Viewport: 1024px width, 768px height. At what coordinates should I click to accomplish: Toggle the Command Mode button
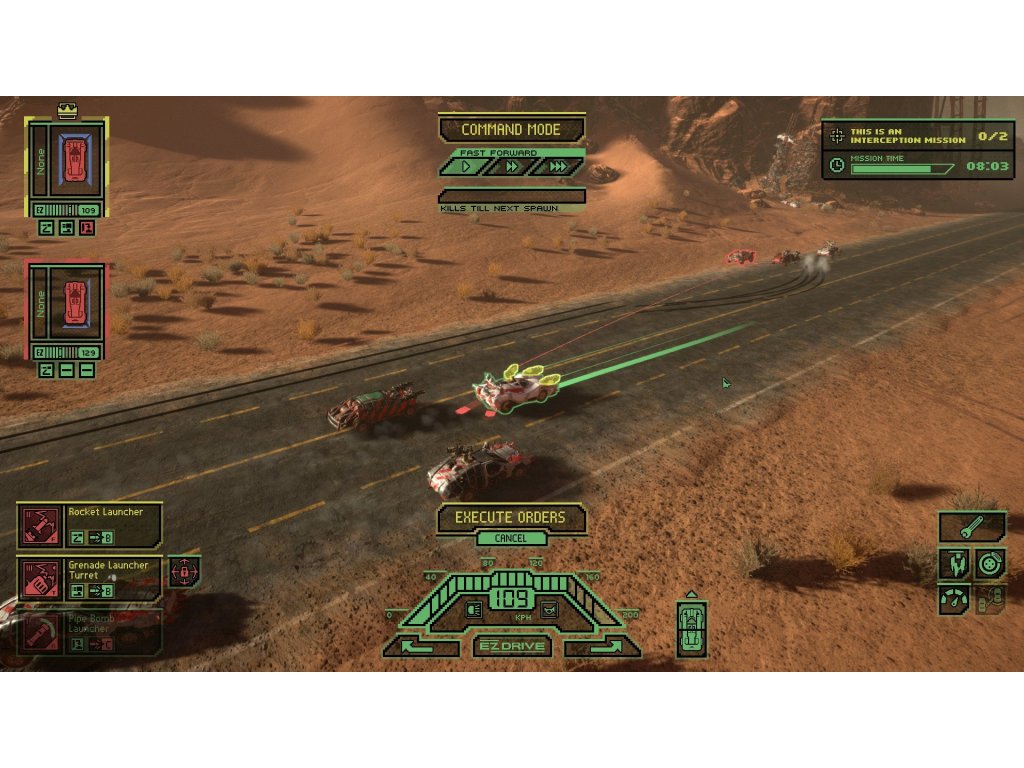[511, 130]
